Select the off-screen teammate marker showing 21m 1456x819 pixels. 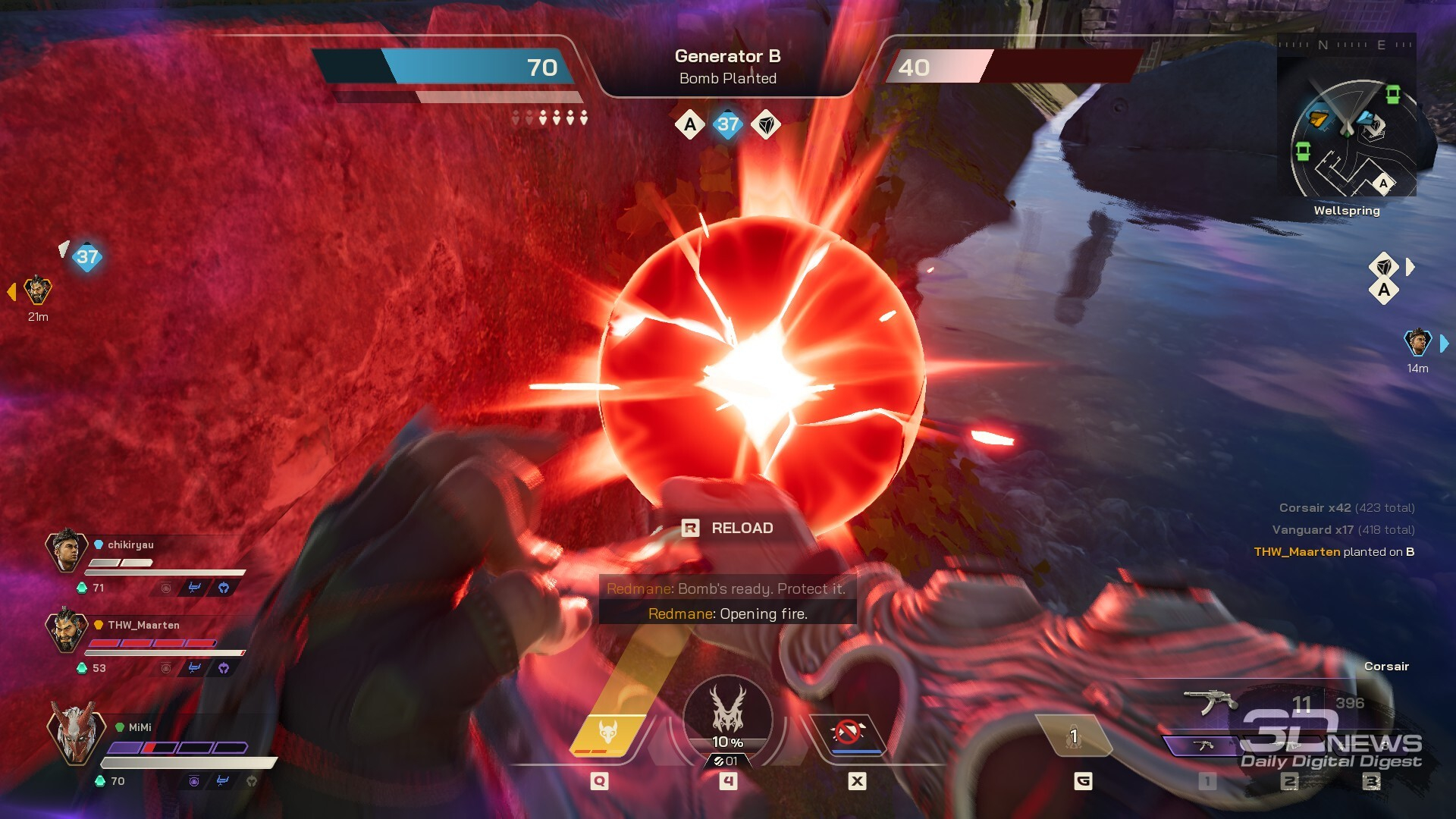37,290
